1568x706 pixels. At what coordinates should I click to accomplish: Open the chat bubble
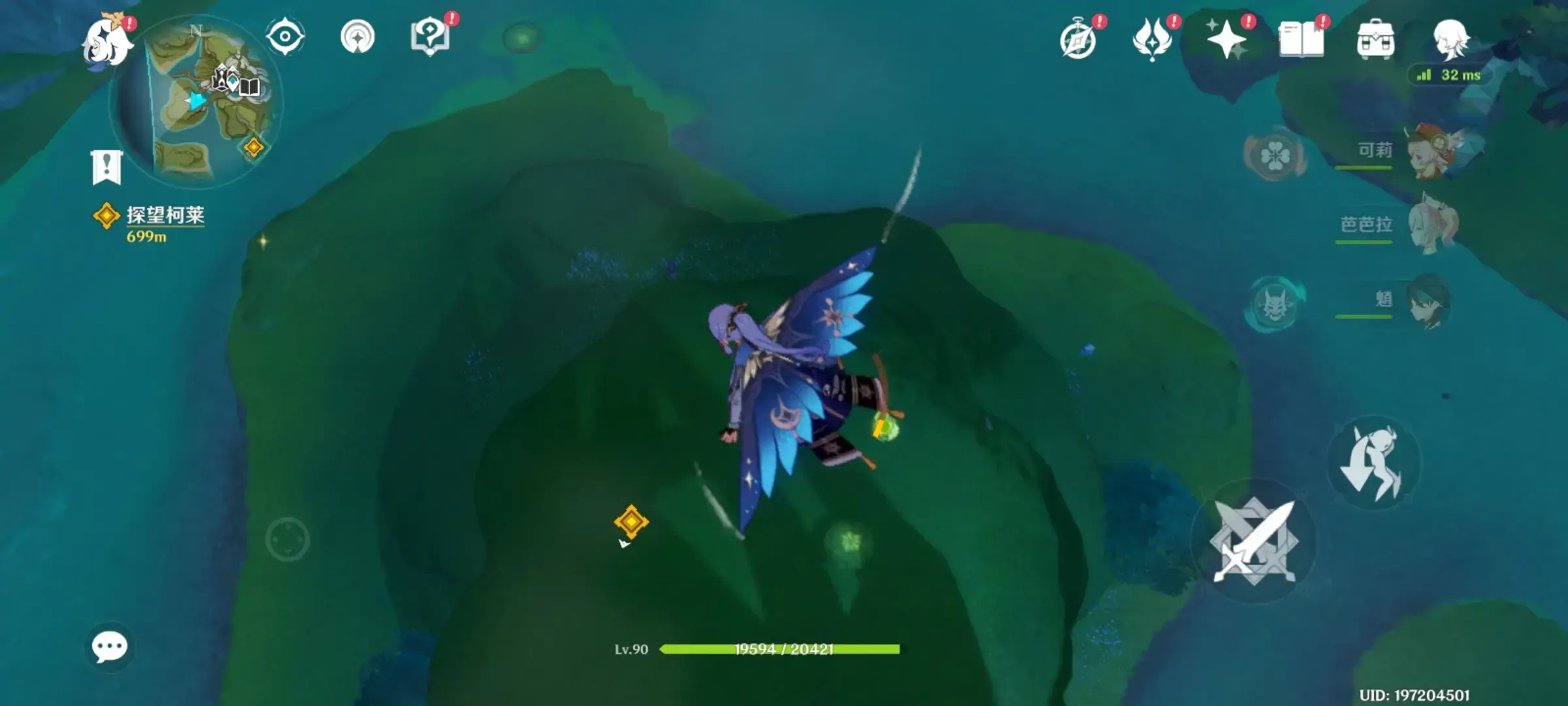tap(109, 647)
